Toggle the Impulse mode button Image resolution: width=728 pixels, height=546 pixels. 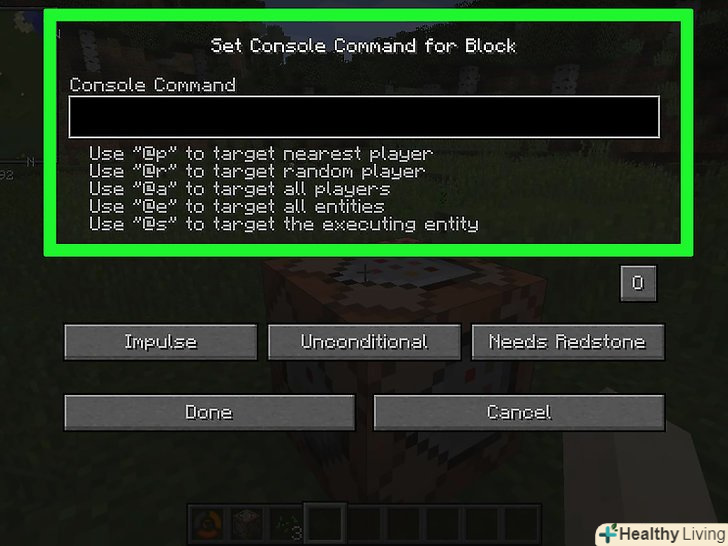(x=161, y=342)
